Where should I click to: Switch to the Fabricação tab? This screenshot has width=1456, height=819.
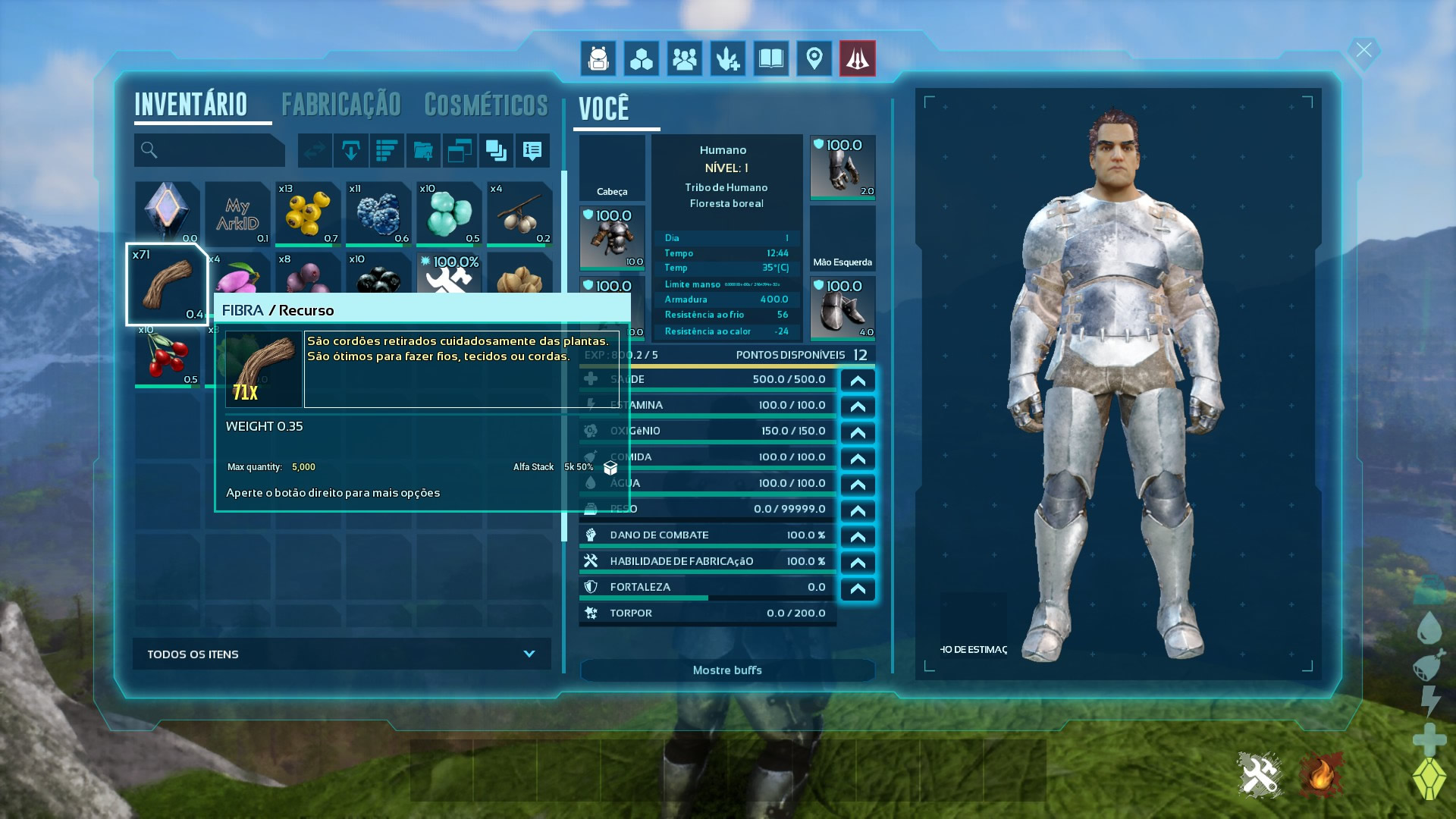coord(340,105)
